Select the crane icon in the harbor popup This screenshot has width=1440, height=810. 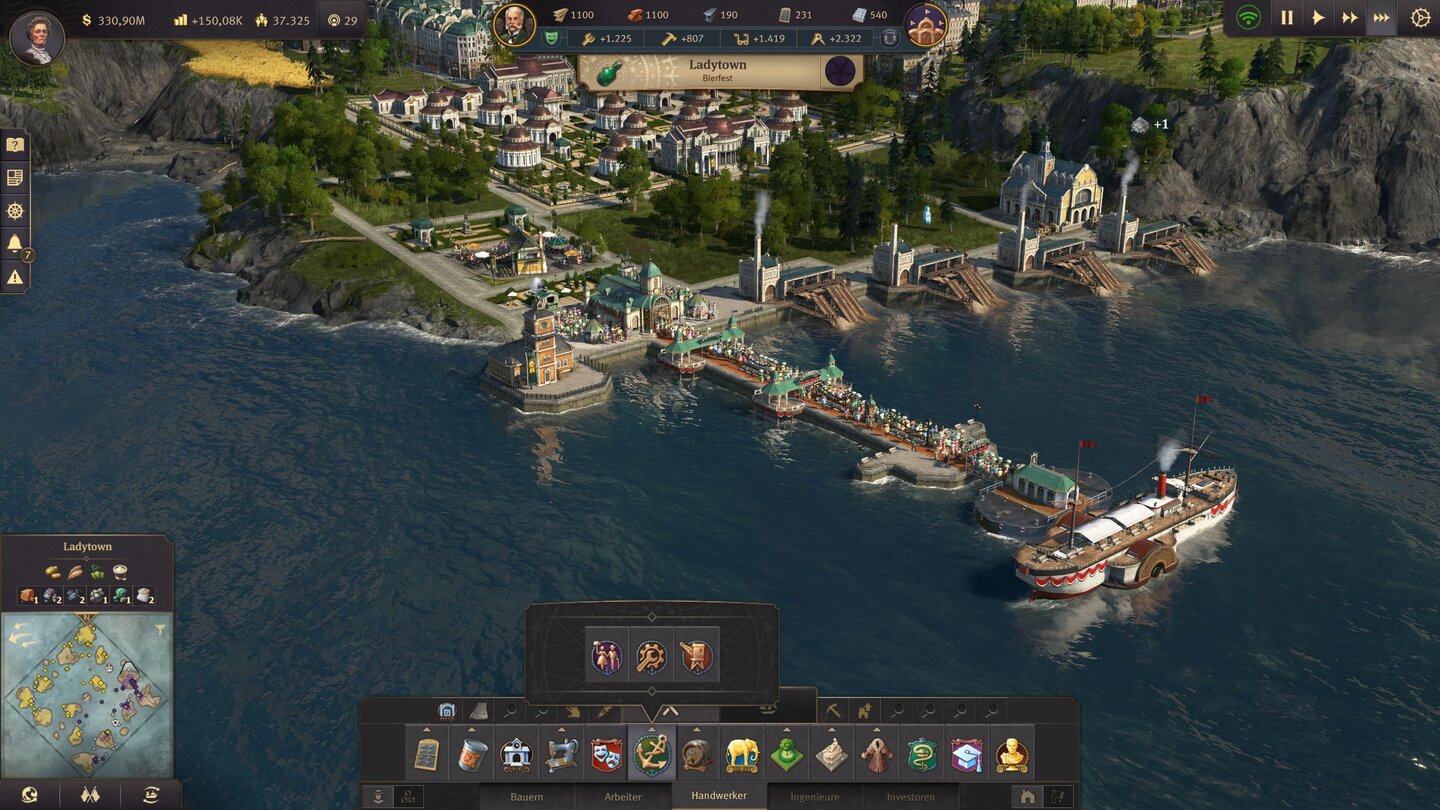(697, 656)
